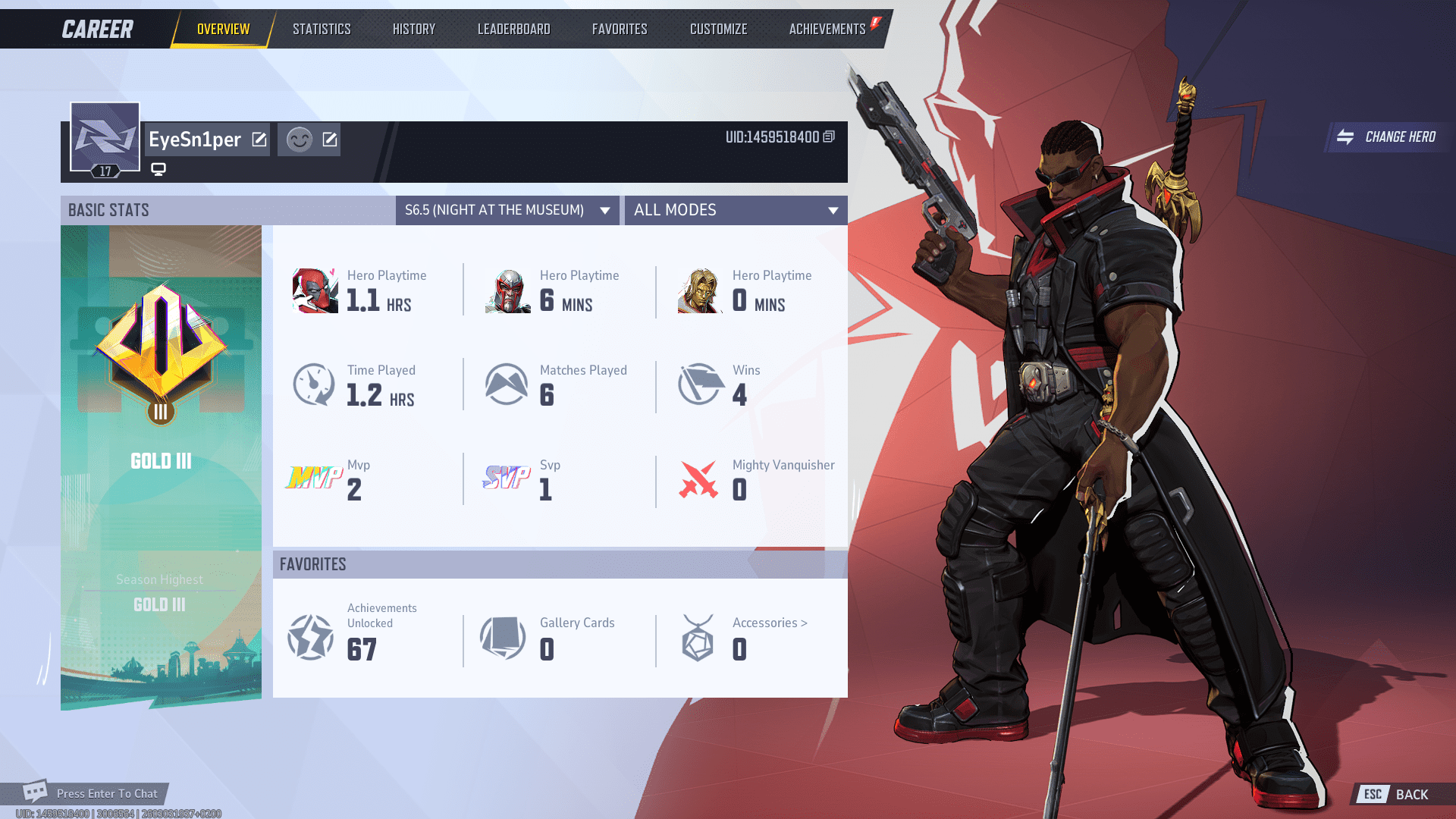The height and width of the screenshot is (819, 1456).
Task: Click the Mighty Vanquisher crossed-swords icon
Action: point(700,479)
